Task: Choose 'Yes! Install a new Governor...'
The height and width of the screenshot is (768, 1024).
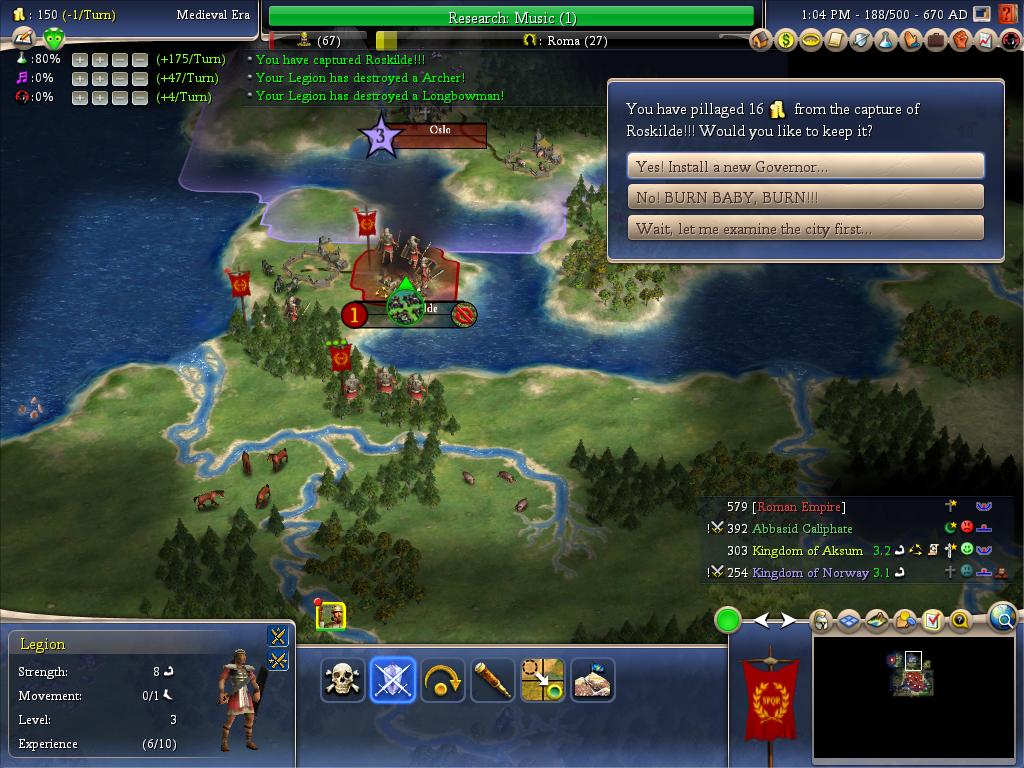Action: 805,166
